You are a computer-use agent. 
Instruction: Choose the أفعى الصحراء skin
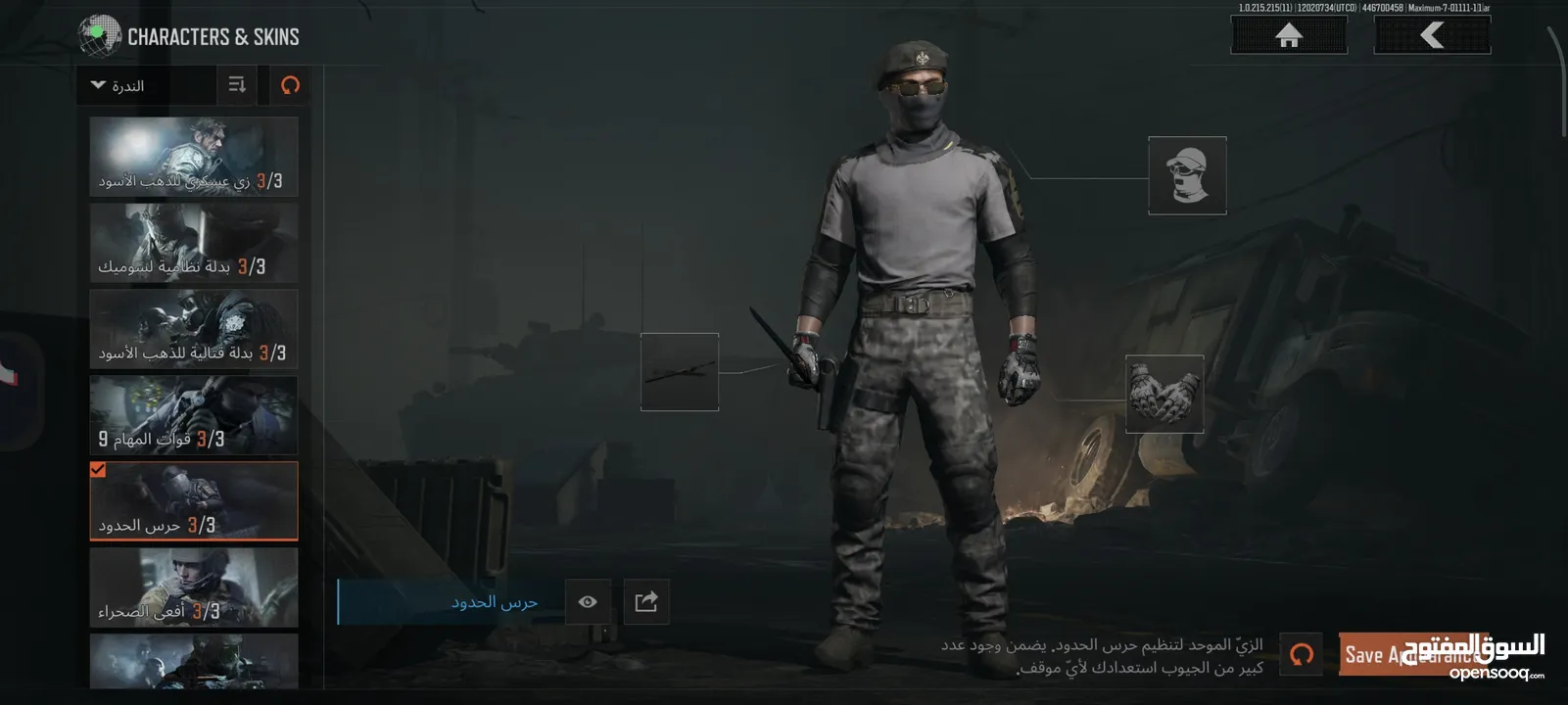[x=194, y=587]
